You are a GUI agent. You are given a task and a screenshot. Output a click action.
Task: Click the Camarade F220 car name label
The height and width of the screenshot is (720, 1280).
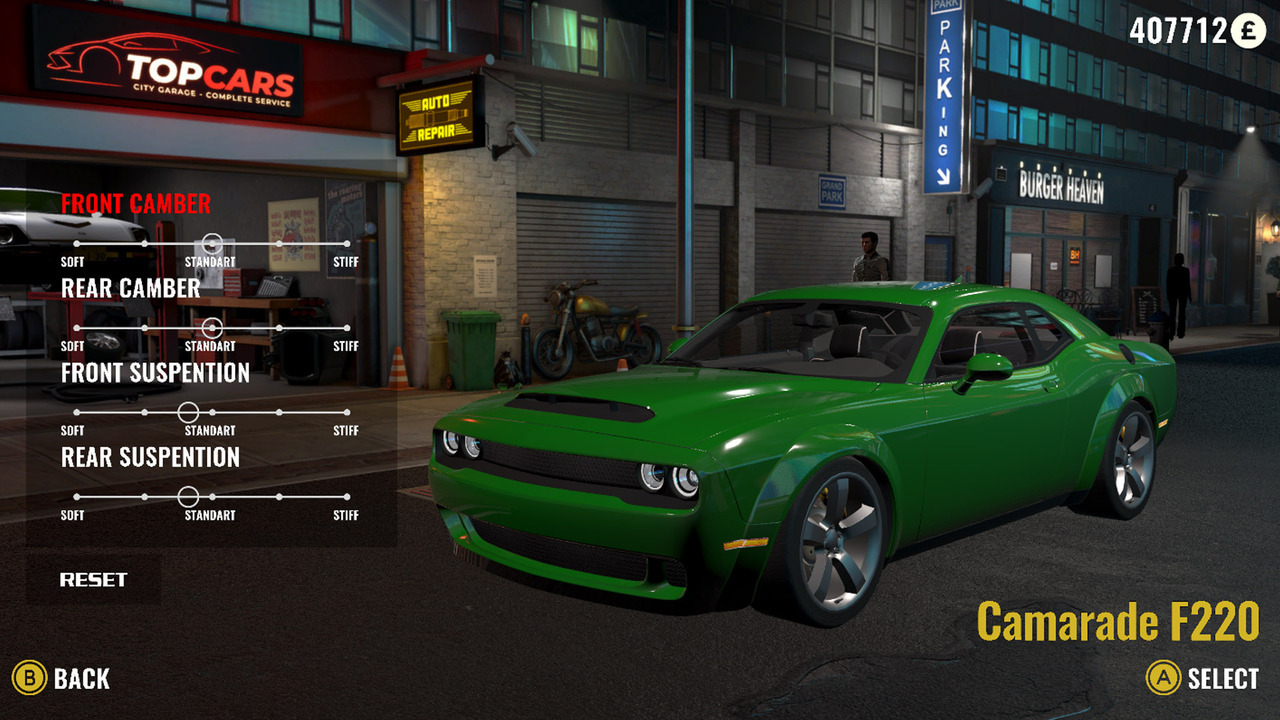point(1119,620)
